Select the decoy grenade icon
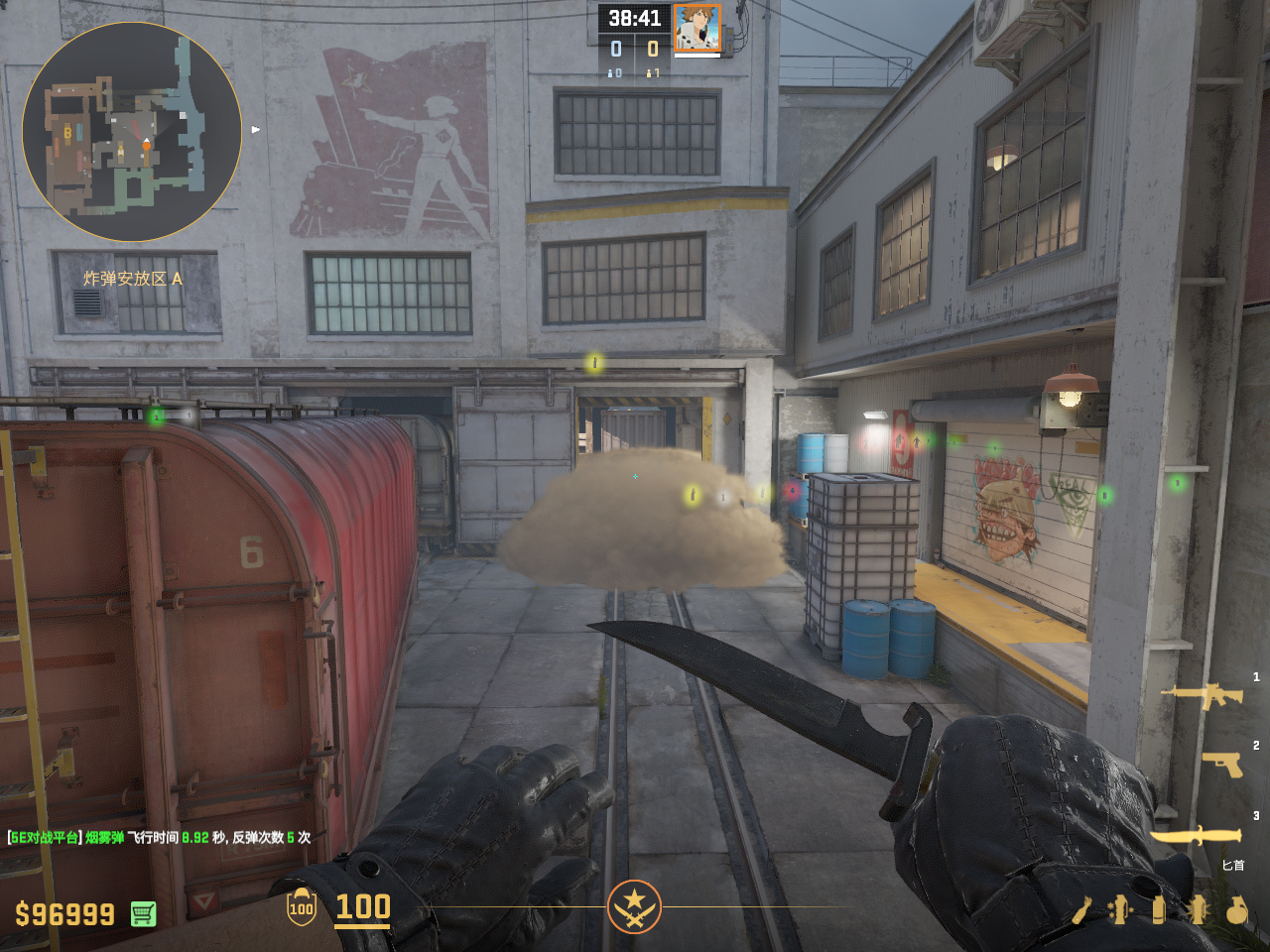The image size is (1270, 952). (x=1120, y=909)
